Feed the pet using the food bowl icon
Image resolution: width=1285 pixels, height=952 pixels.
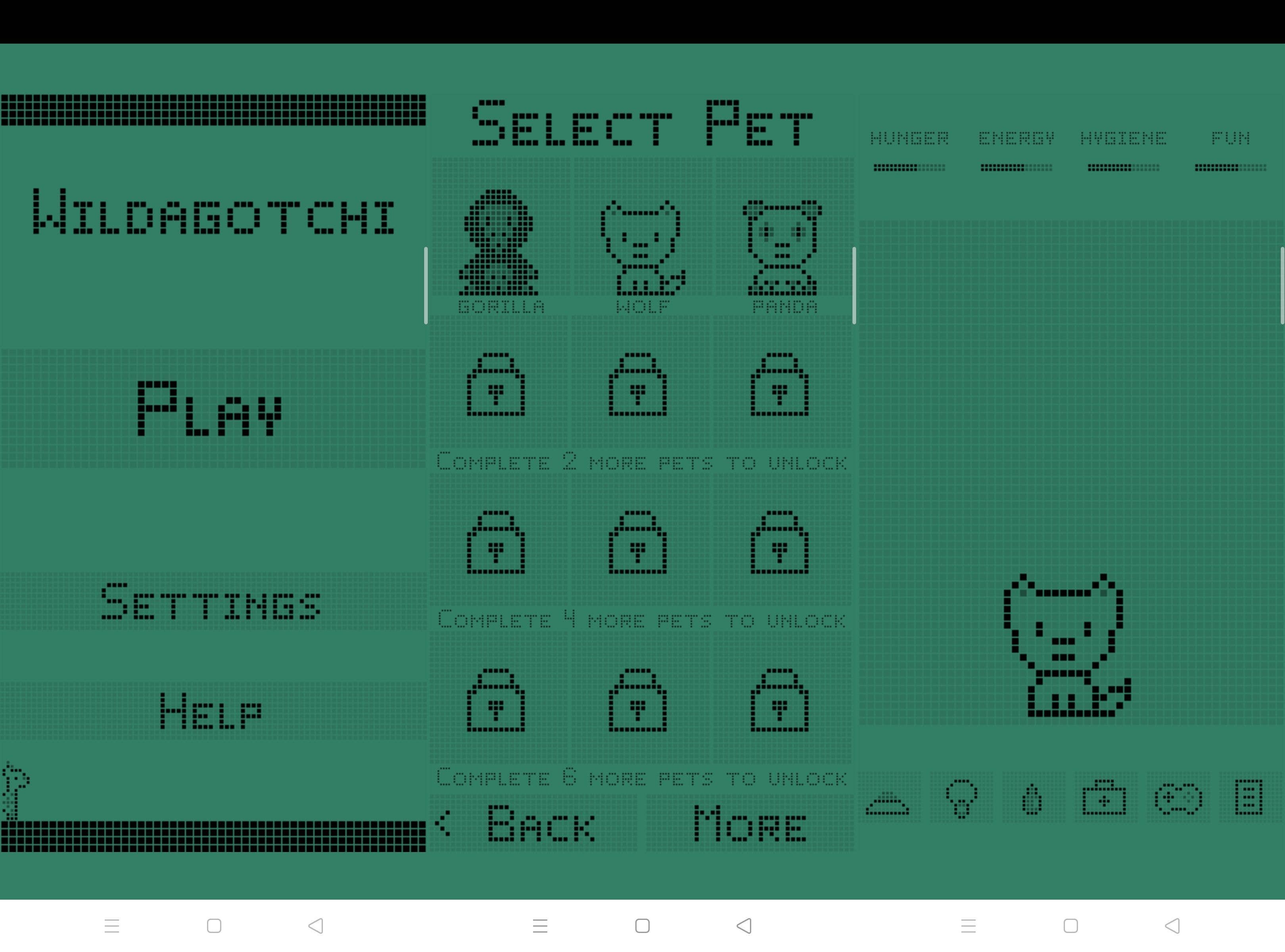coord(887,801)
